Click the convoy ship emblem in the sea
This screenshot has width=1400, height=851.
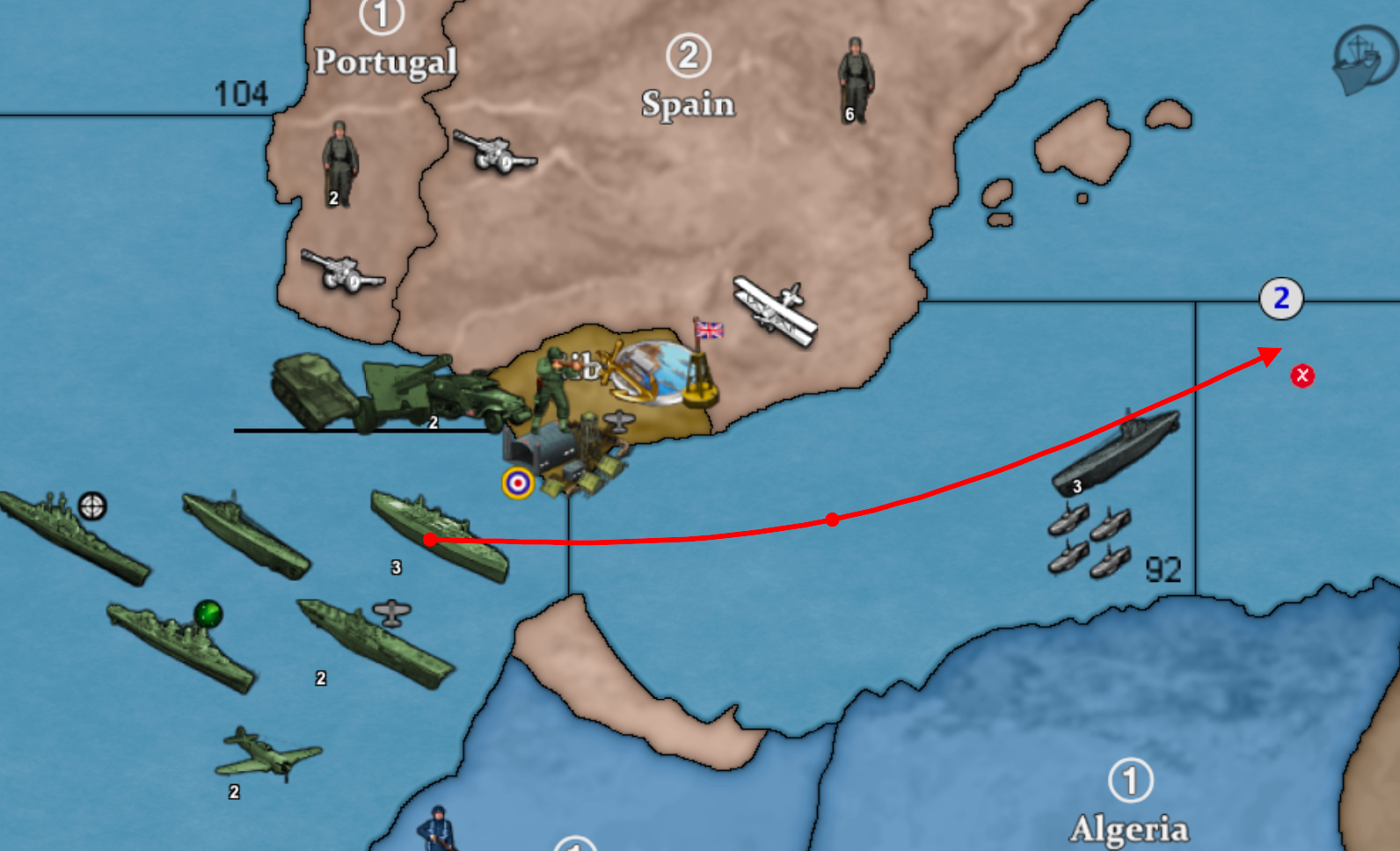click(x=1362, y=60)
